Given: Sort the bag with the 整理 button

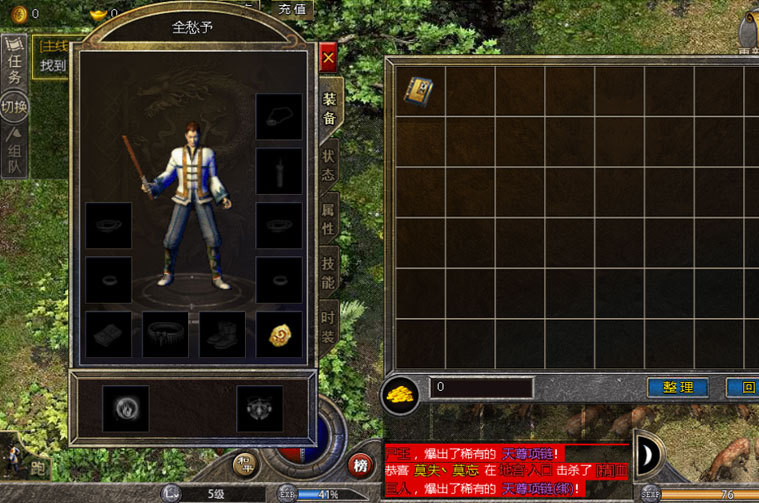Looking at the screenshot, I should pos(677,388).
